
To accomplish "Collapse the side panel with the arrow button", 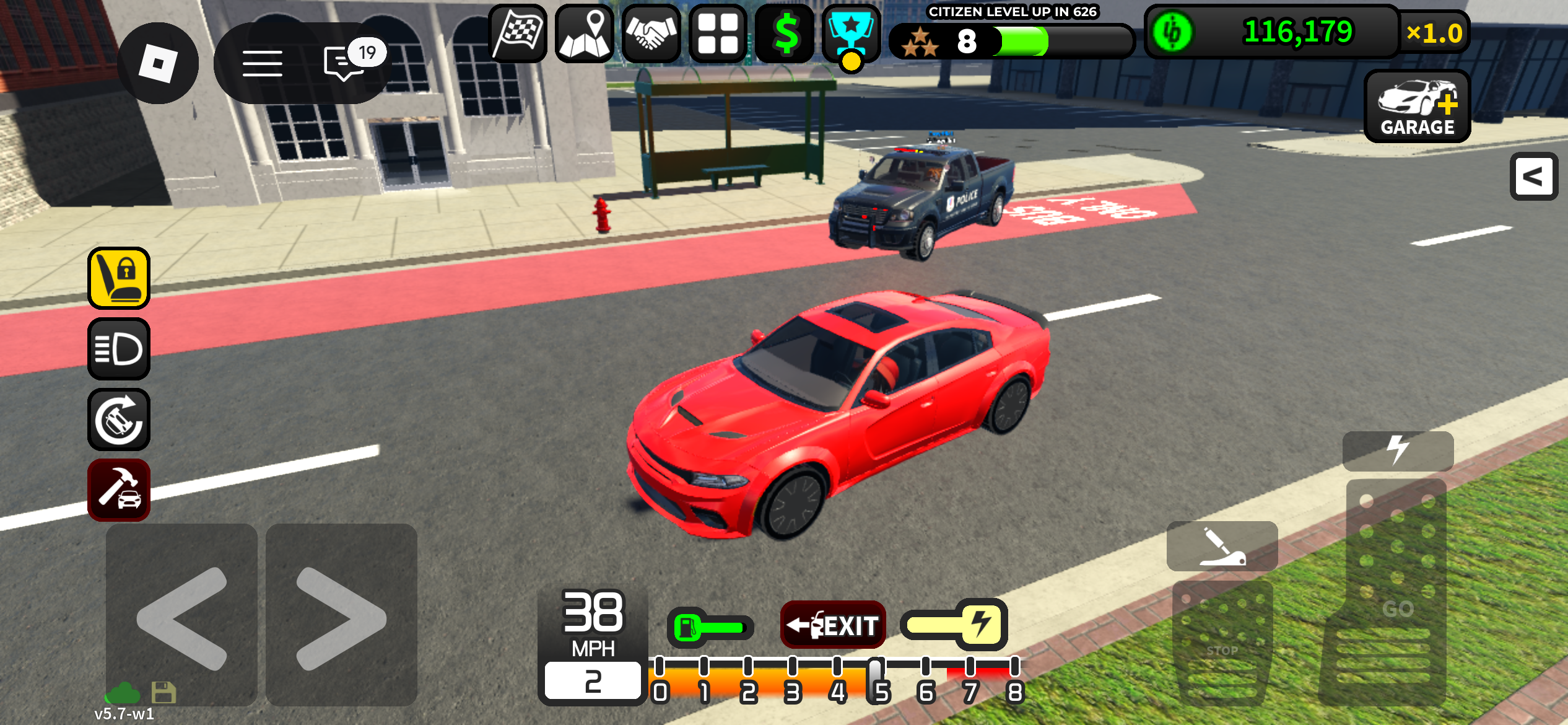I will tap(1533, 177).
